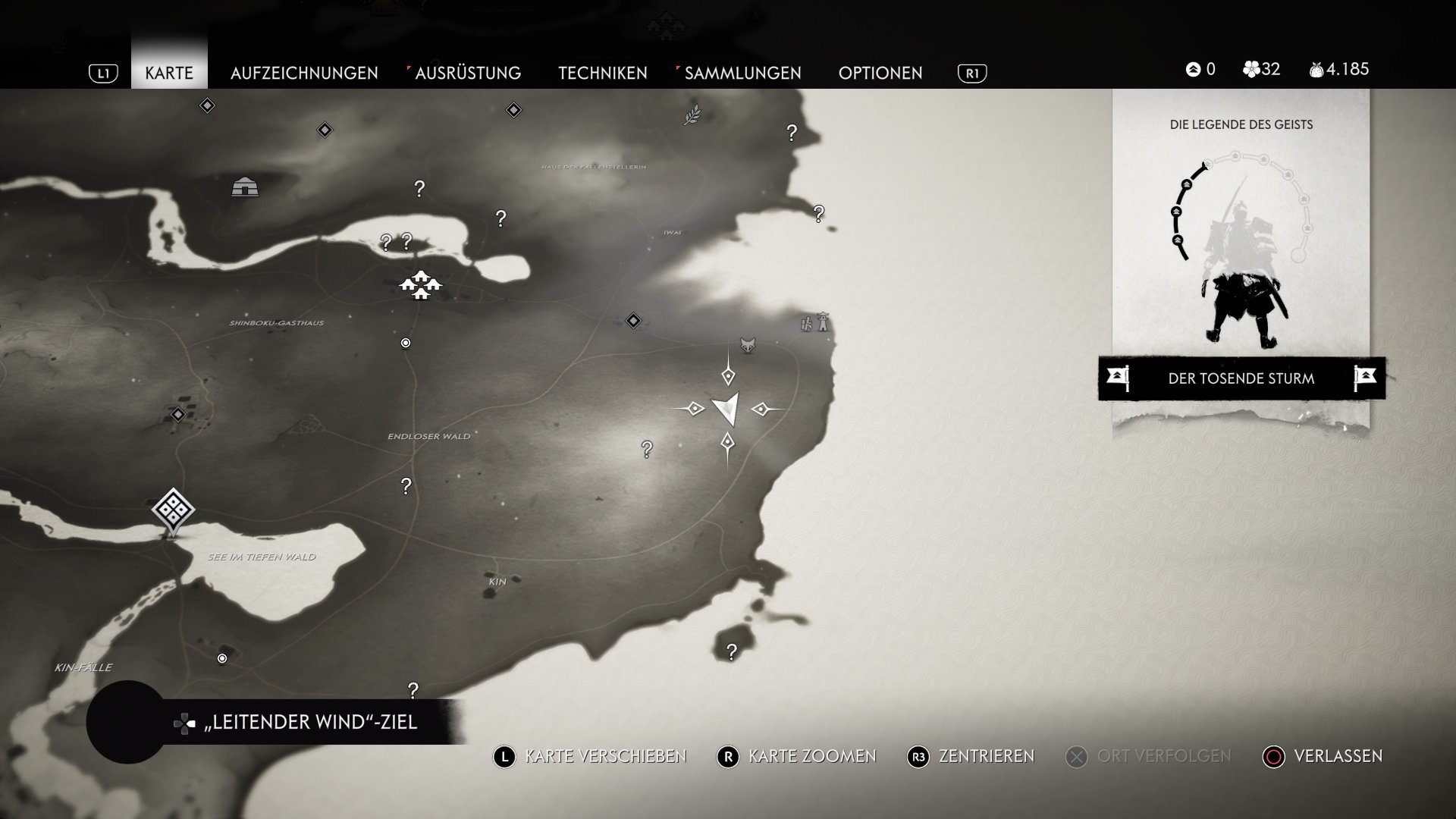Switch to the Aufzeichnungen tab
This screenshot has width=1456, height=819.
click(x=304, y=73)
